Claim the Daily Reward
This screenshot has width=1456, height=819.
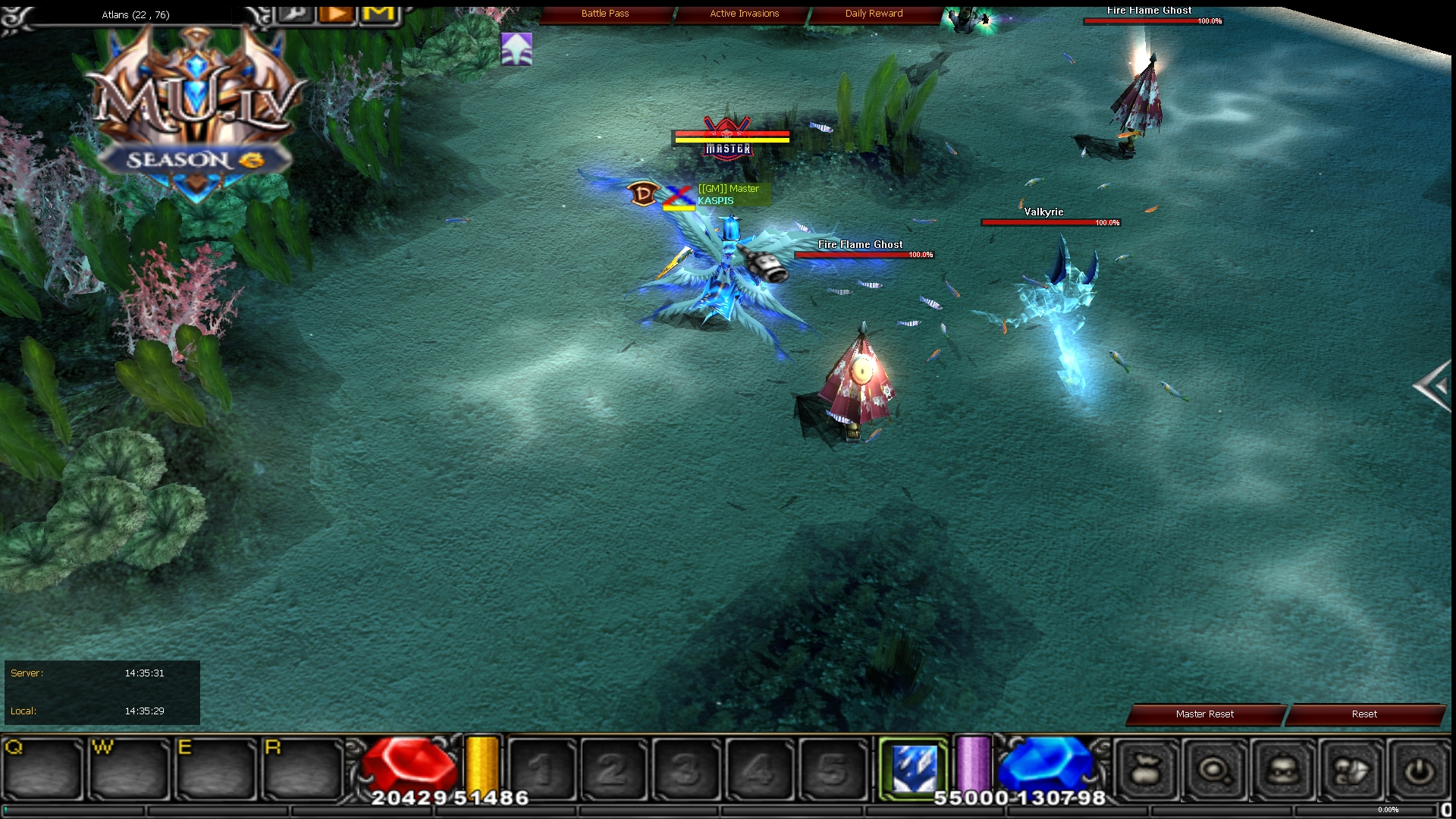pyautogui.click(x=874, y=14)
